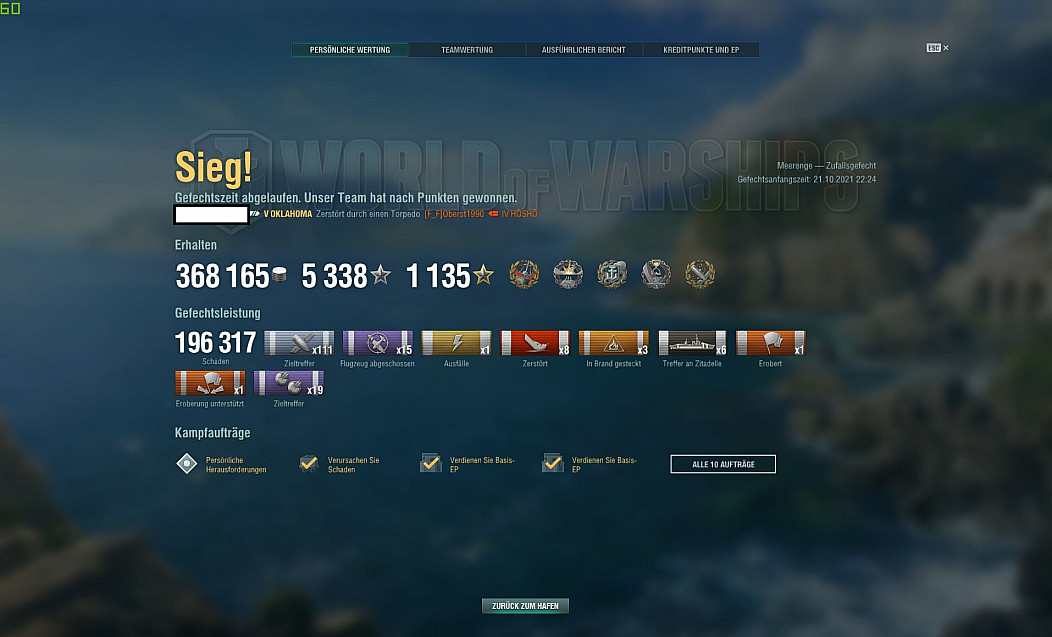Viewport: 1052px width, 637px height.
Task: Click the hourglass achievement medal
Action: click(x=656, y=274)
